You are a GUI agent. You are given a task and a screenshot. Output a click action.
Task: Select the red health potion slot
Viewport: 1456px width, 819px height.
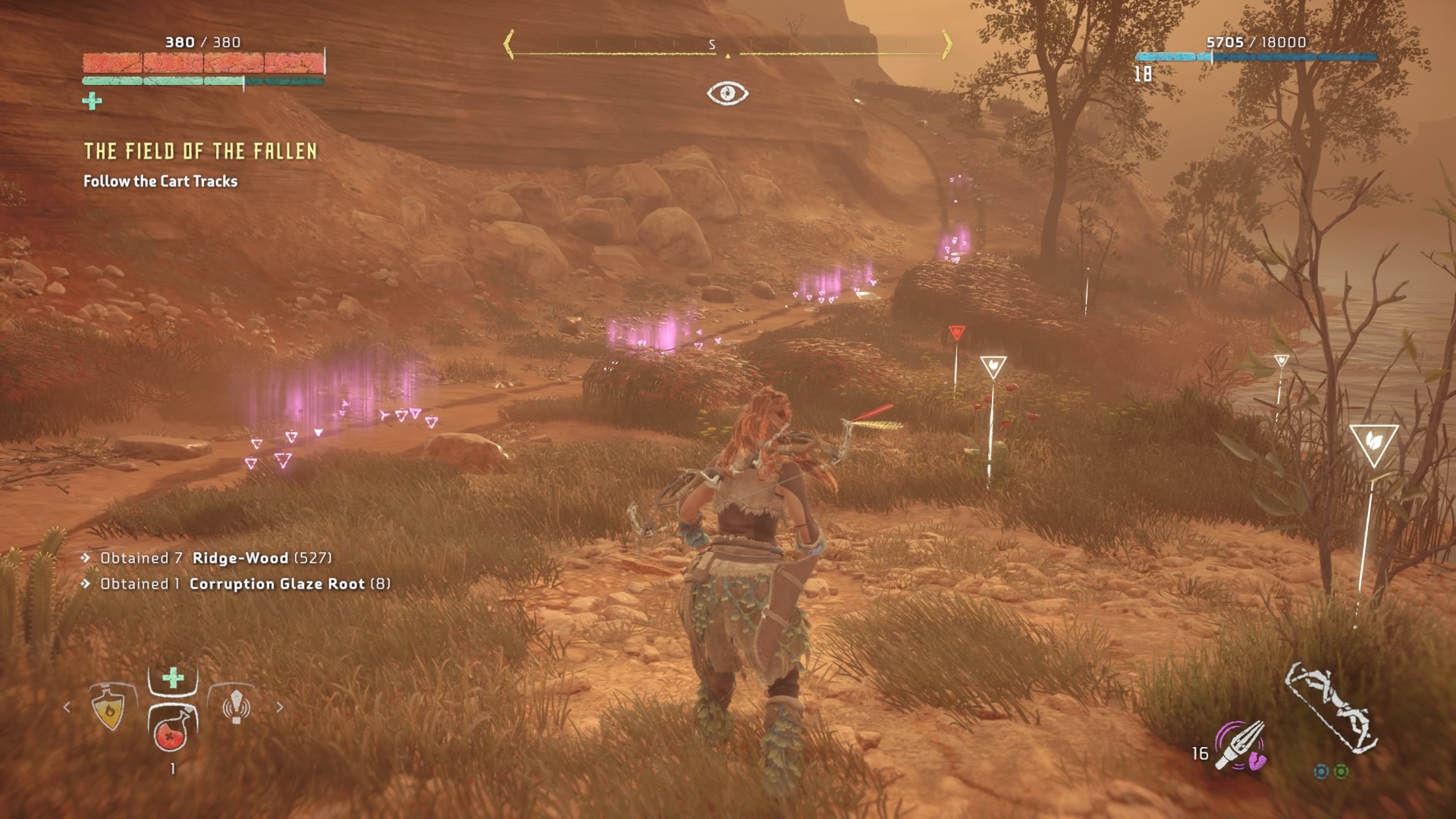(x=172, y=730)
